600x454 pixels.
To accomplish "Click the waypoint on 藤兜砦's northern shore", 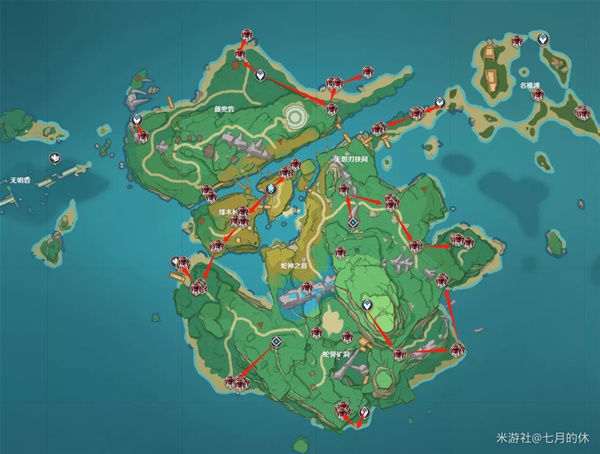I will [x=259, y=75].
